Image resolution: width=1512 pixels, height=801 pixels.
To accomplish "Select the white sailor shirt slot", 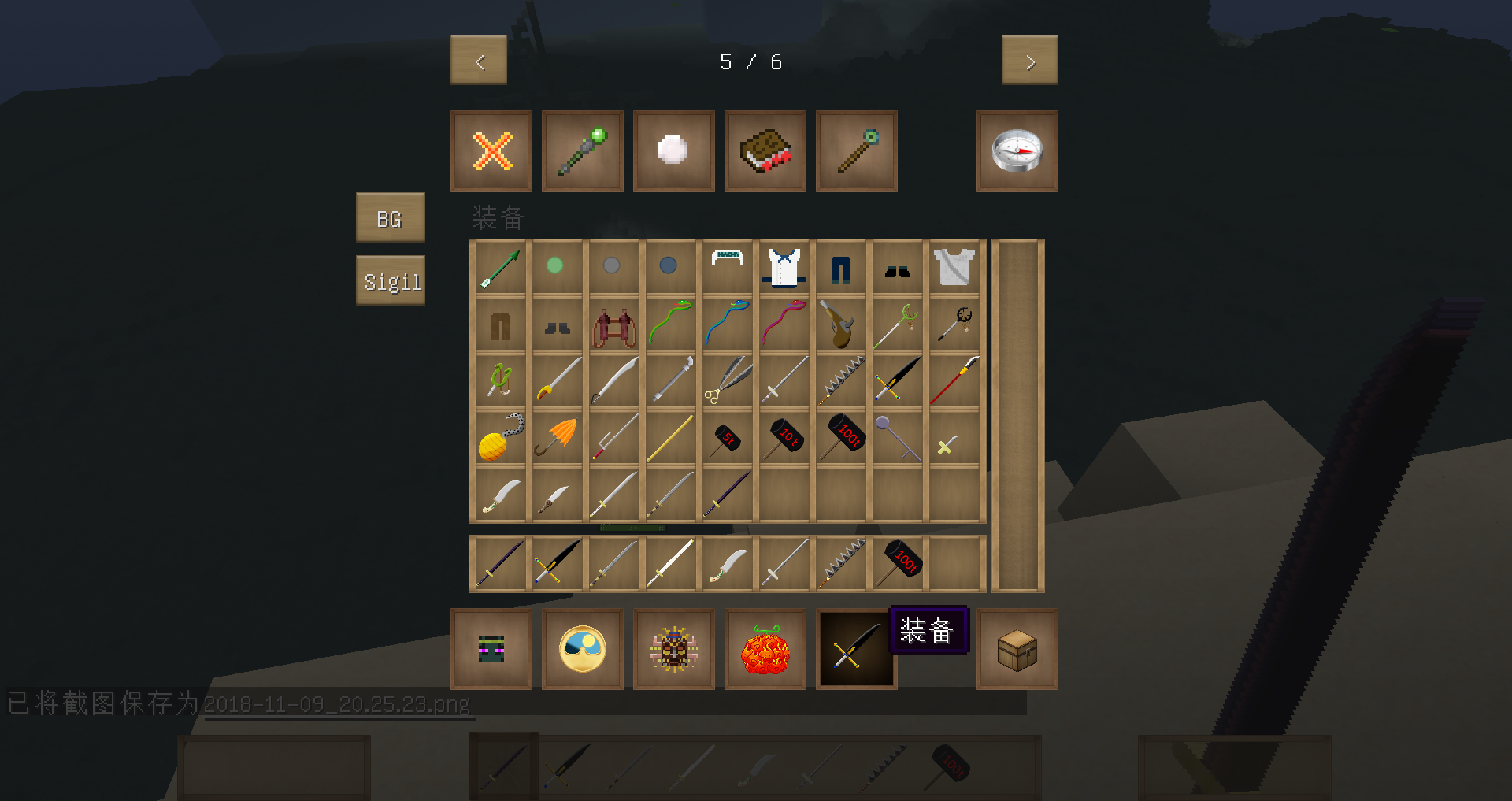I will point(784,268).
